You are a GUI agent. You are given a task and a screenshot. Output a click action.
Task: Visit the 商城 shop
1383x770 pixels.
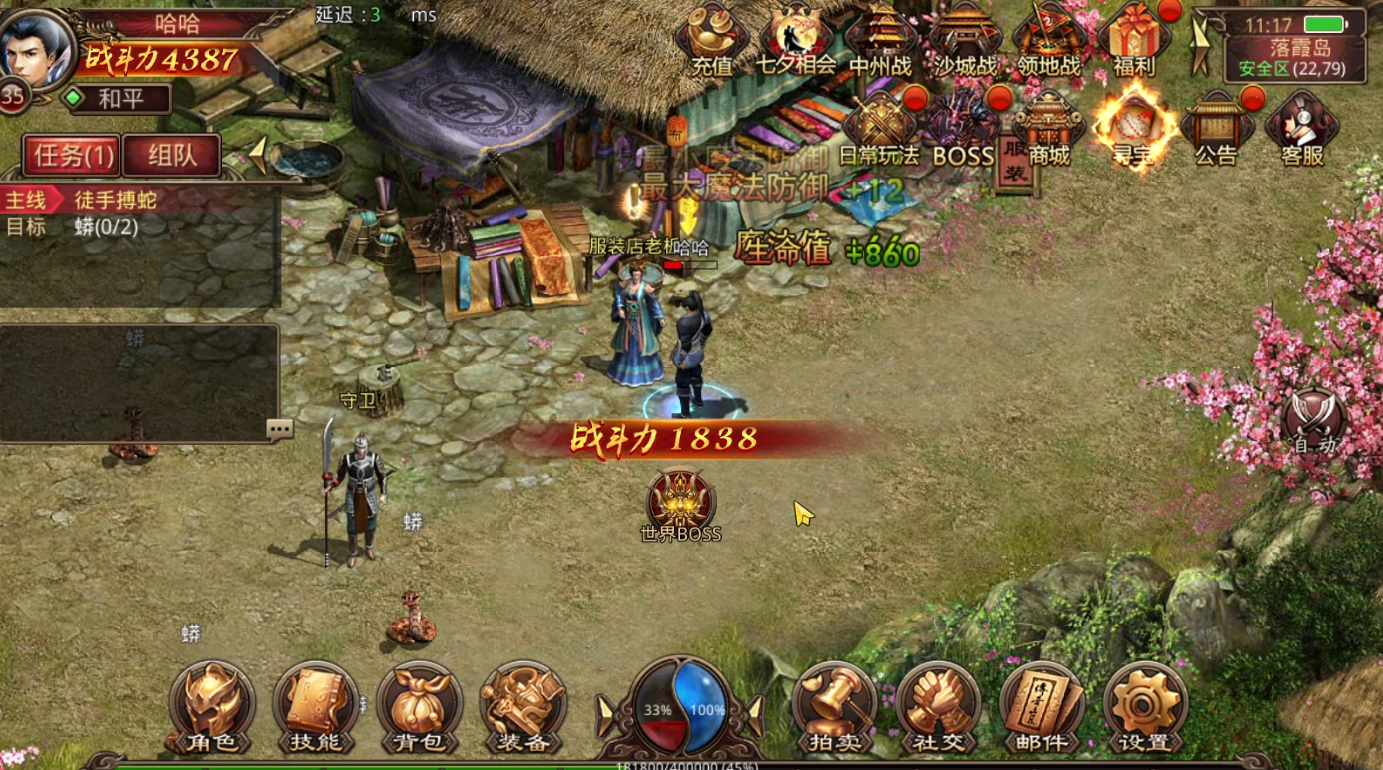coord(1049,128)
